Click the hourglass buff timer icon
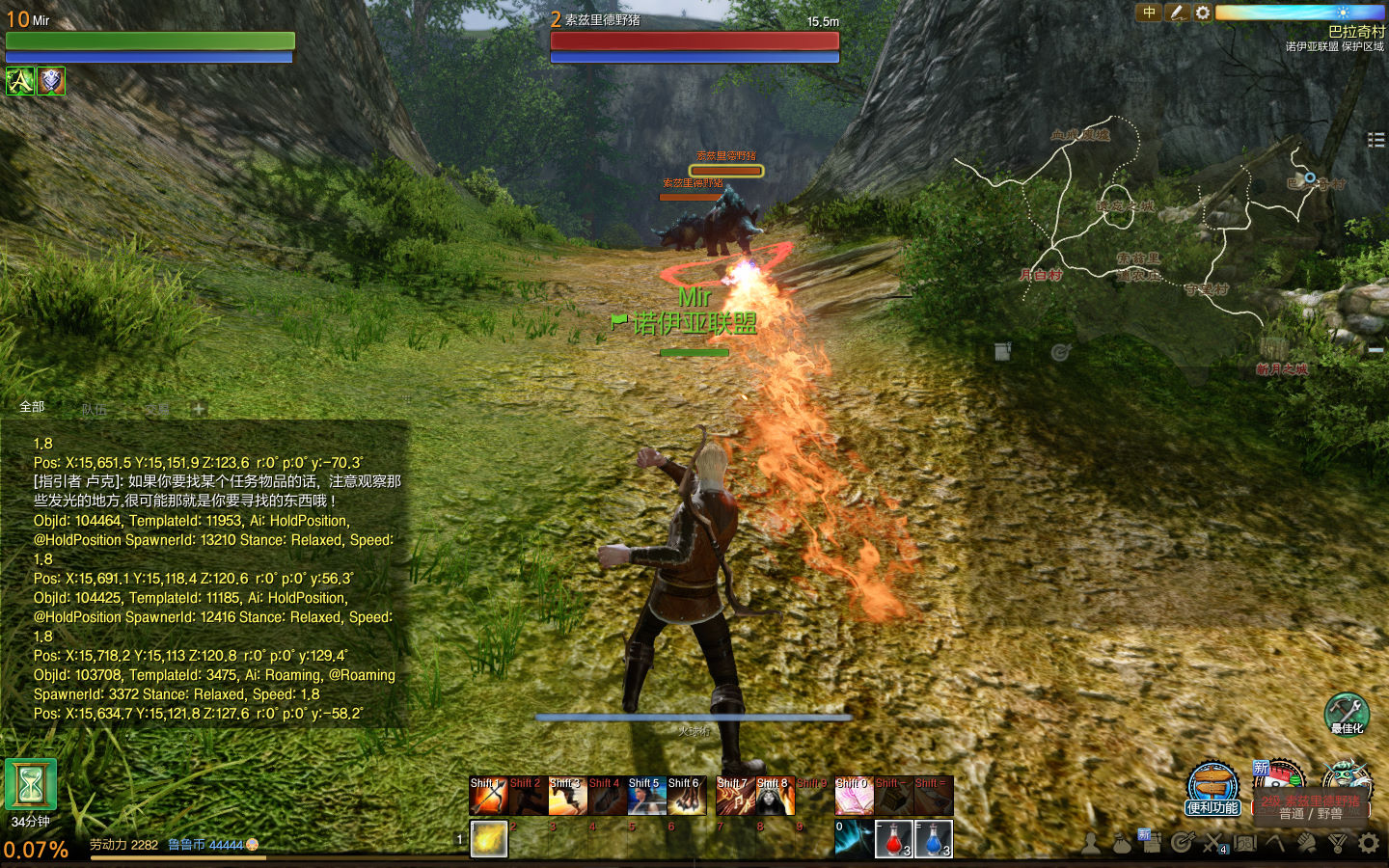The width and height of the screenshot is (1389, 868). pyautogui.click(x=31, y=785)
